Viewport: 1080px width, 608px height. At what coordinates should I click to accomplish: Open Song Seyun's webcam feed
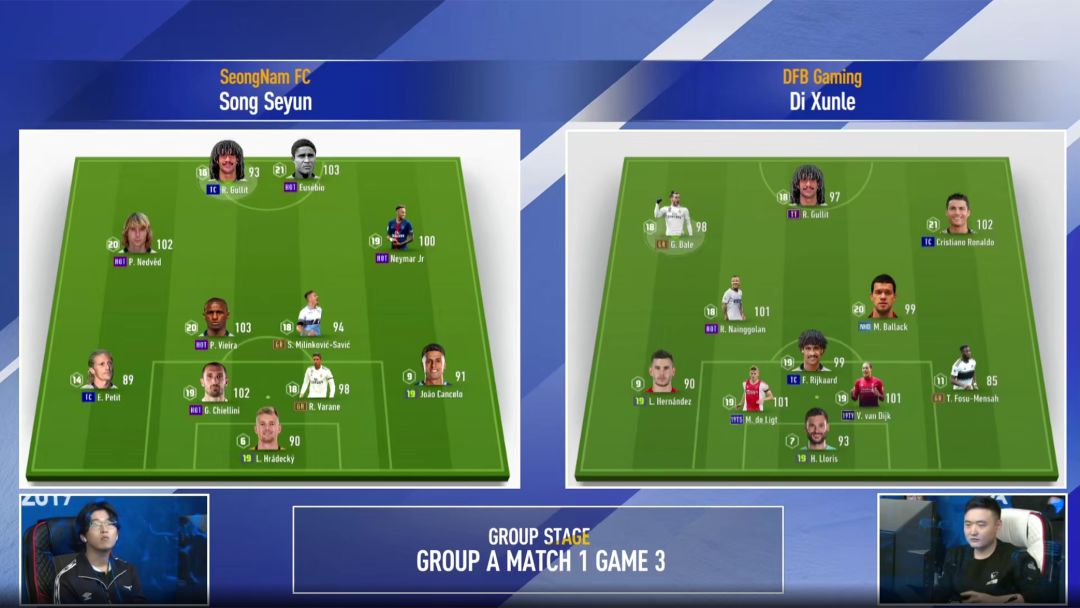(115, 549)
